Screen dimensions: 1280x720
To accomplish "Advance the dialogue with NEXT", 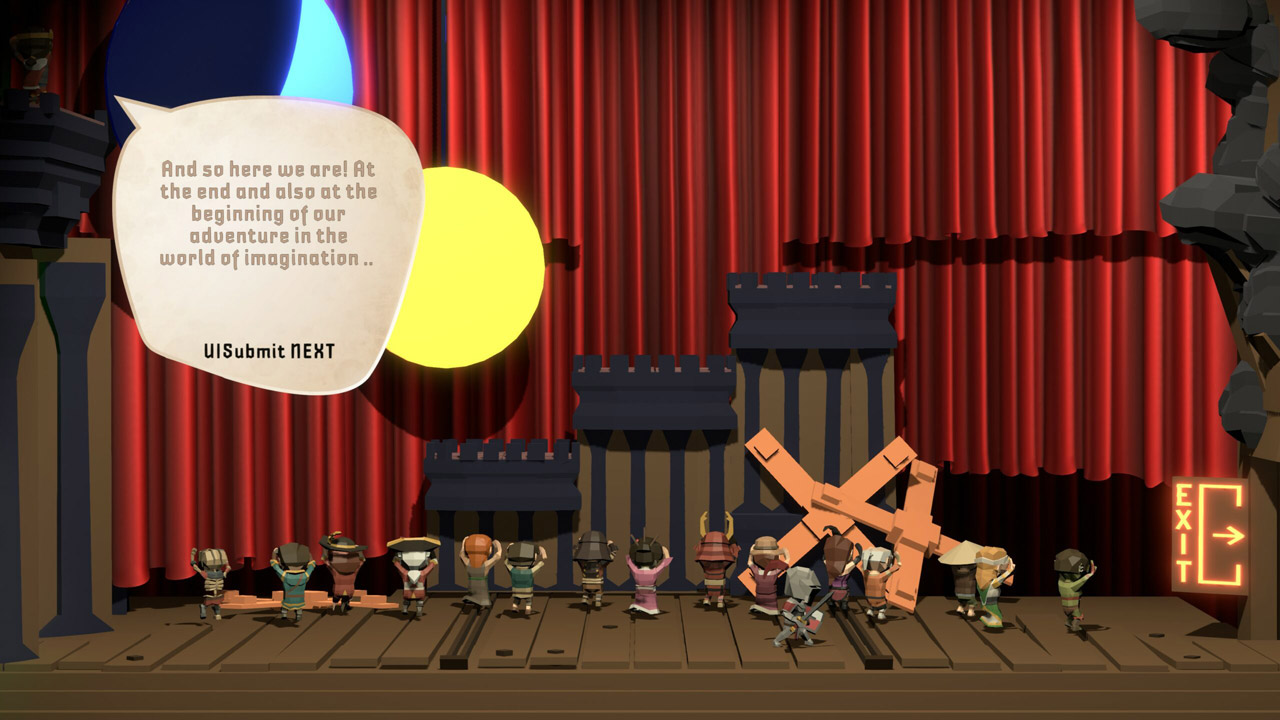I will pos(269,351).
